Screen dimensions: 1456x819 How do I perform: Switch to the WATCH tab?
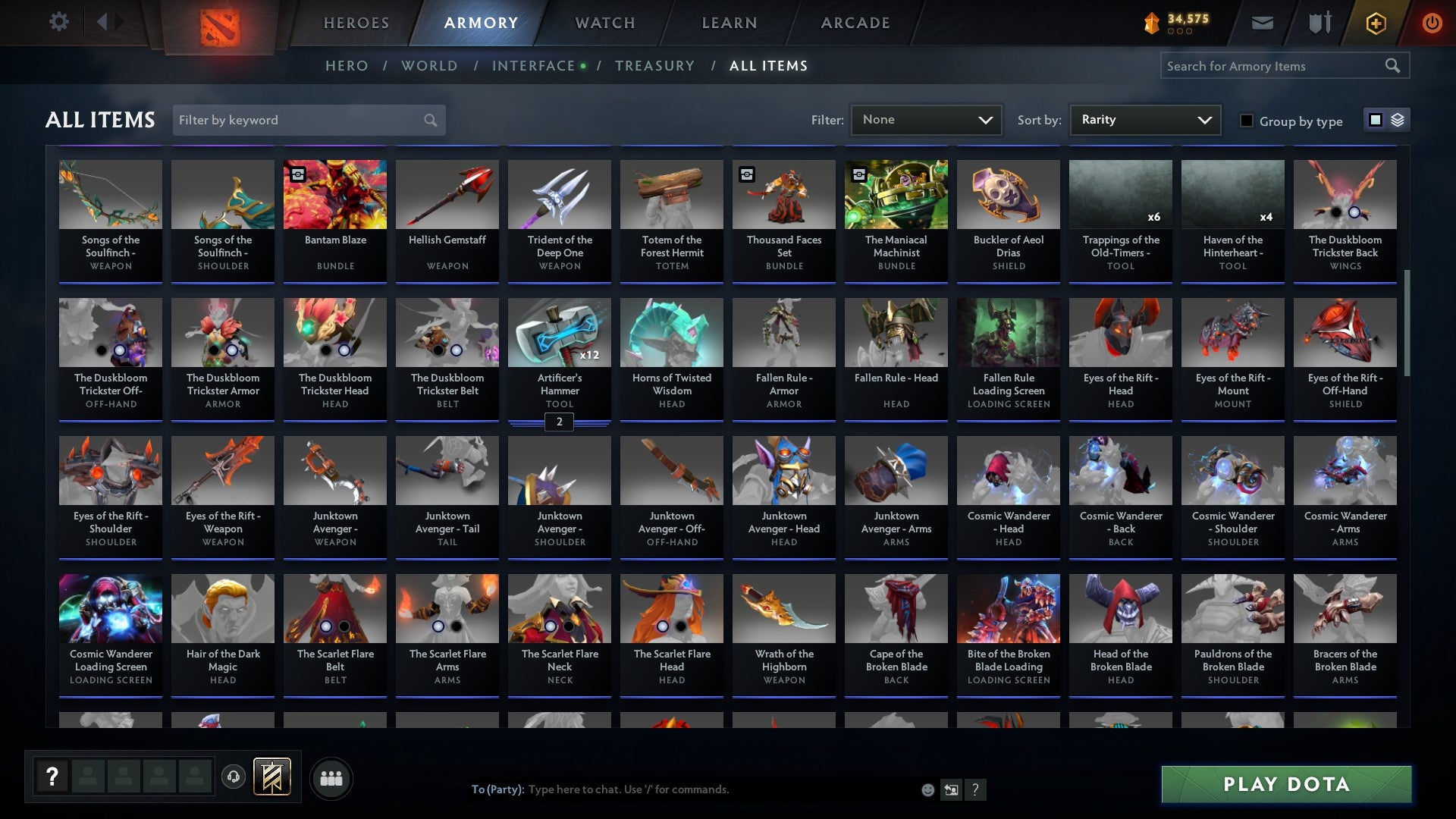(604, 23)
